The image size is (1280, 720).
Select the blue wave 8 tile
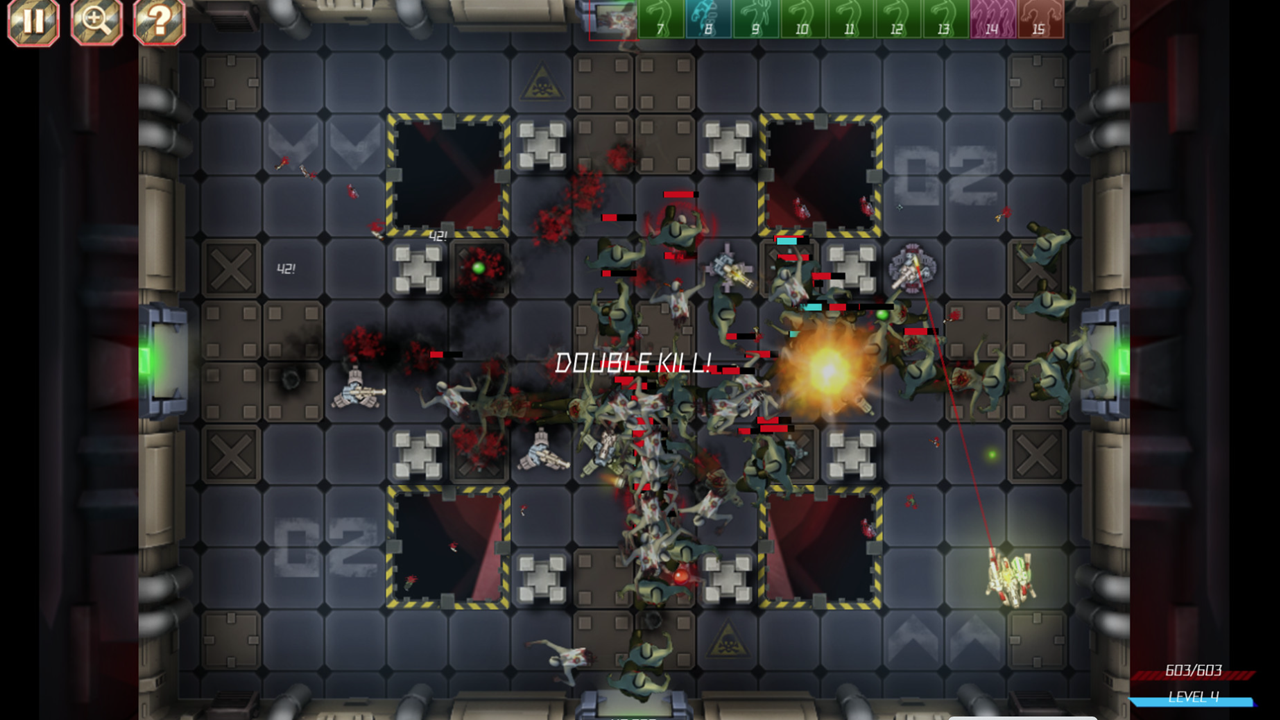(708, 19)
